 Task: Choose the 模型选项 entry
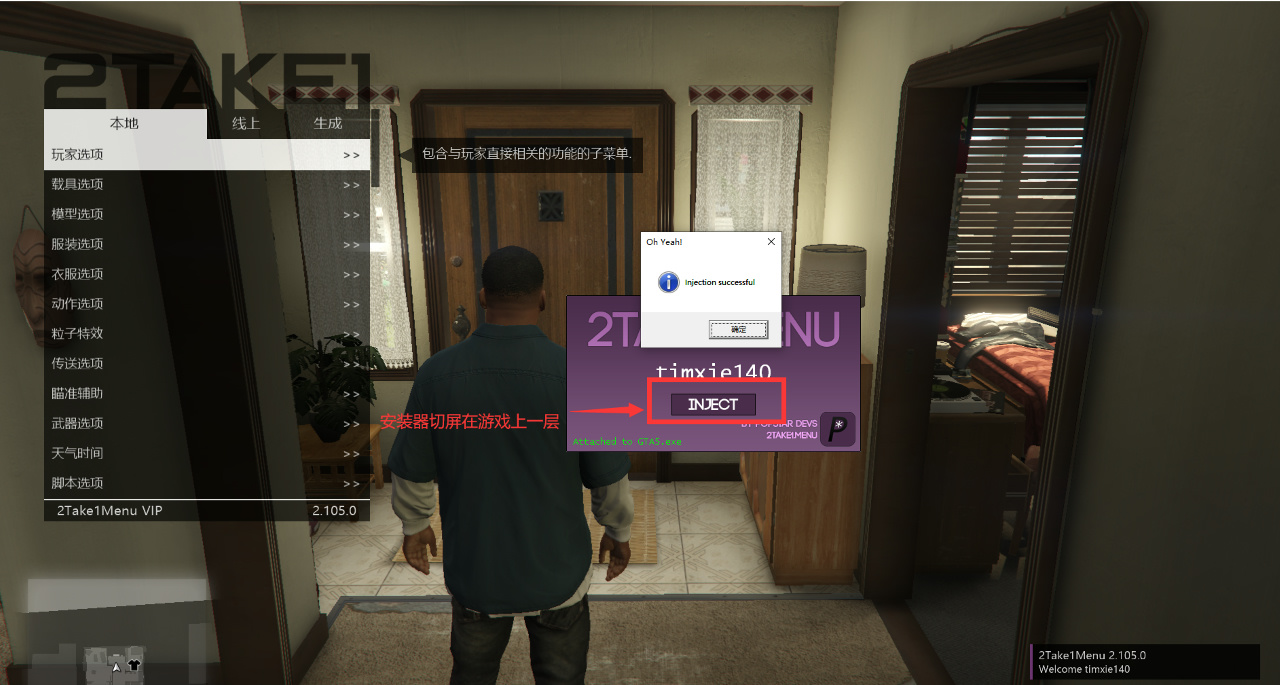tap(207, 215)
